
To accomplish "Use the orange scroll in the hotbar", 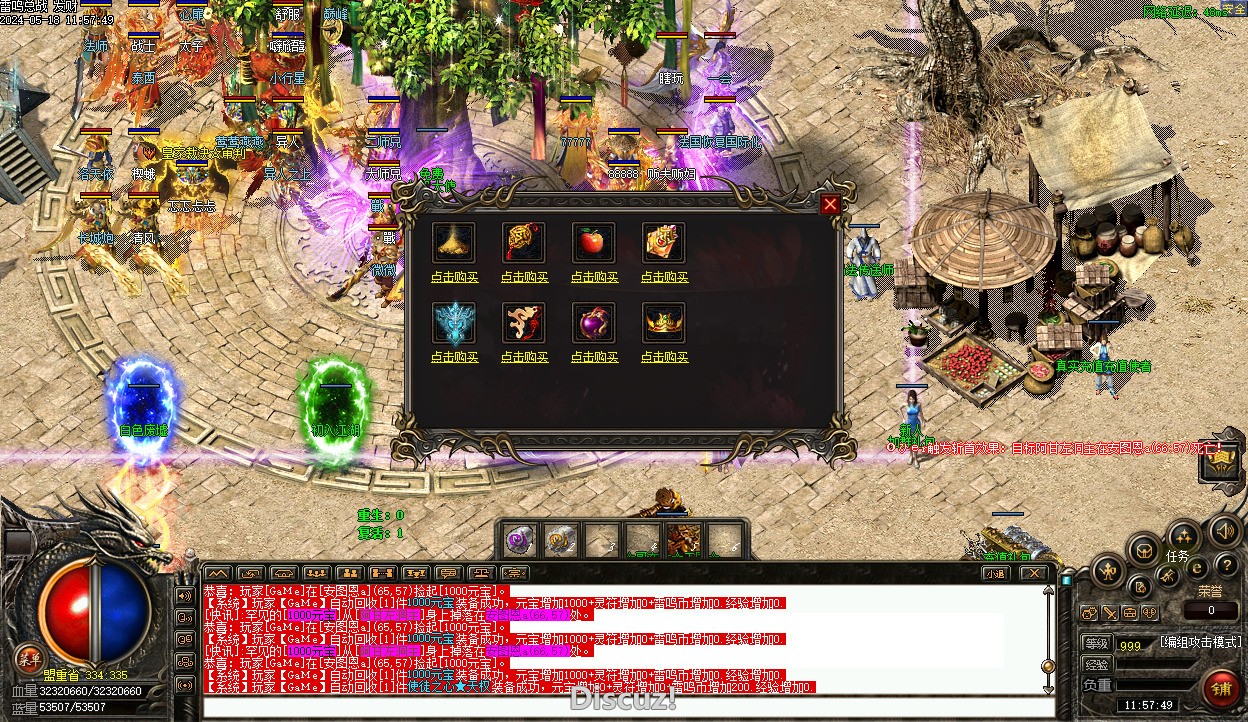I will click(x=562, y=539).
